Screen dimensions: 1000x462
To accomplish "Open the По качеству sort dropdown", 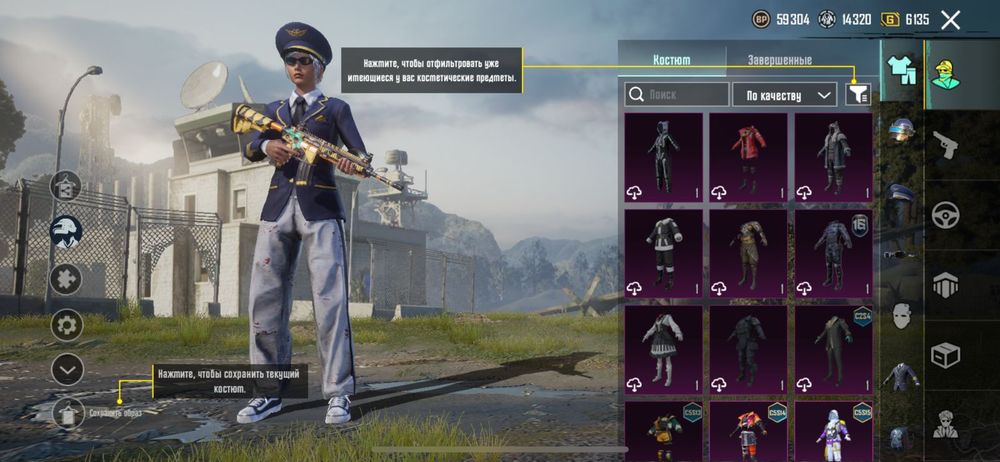I will pyautogui.click(x=784, y=95).
